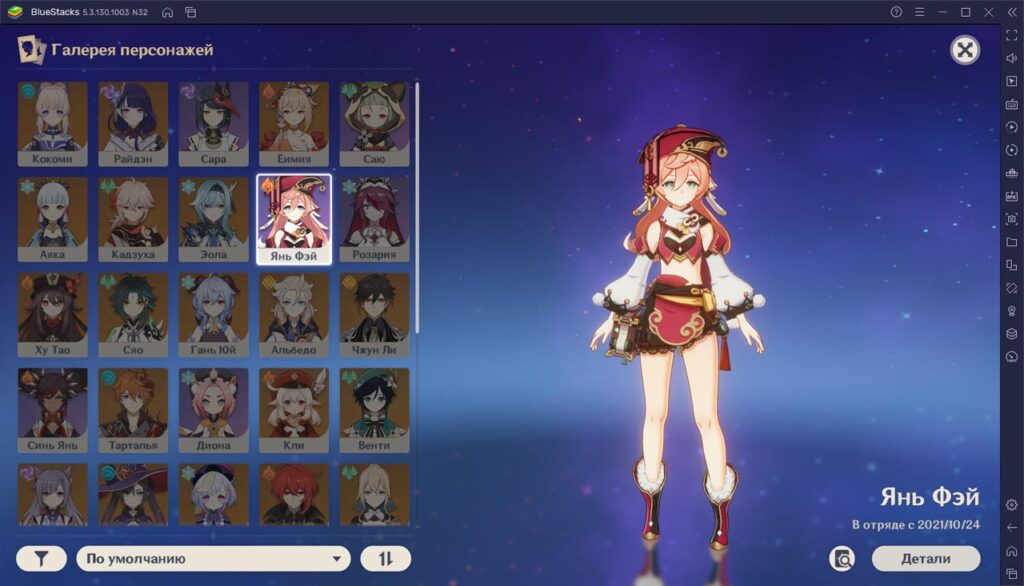This screenshot has width=1024, height=586.
Task: Choose the Ху Тао character card
Action: tap(53, 315)
